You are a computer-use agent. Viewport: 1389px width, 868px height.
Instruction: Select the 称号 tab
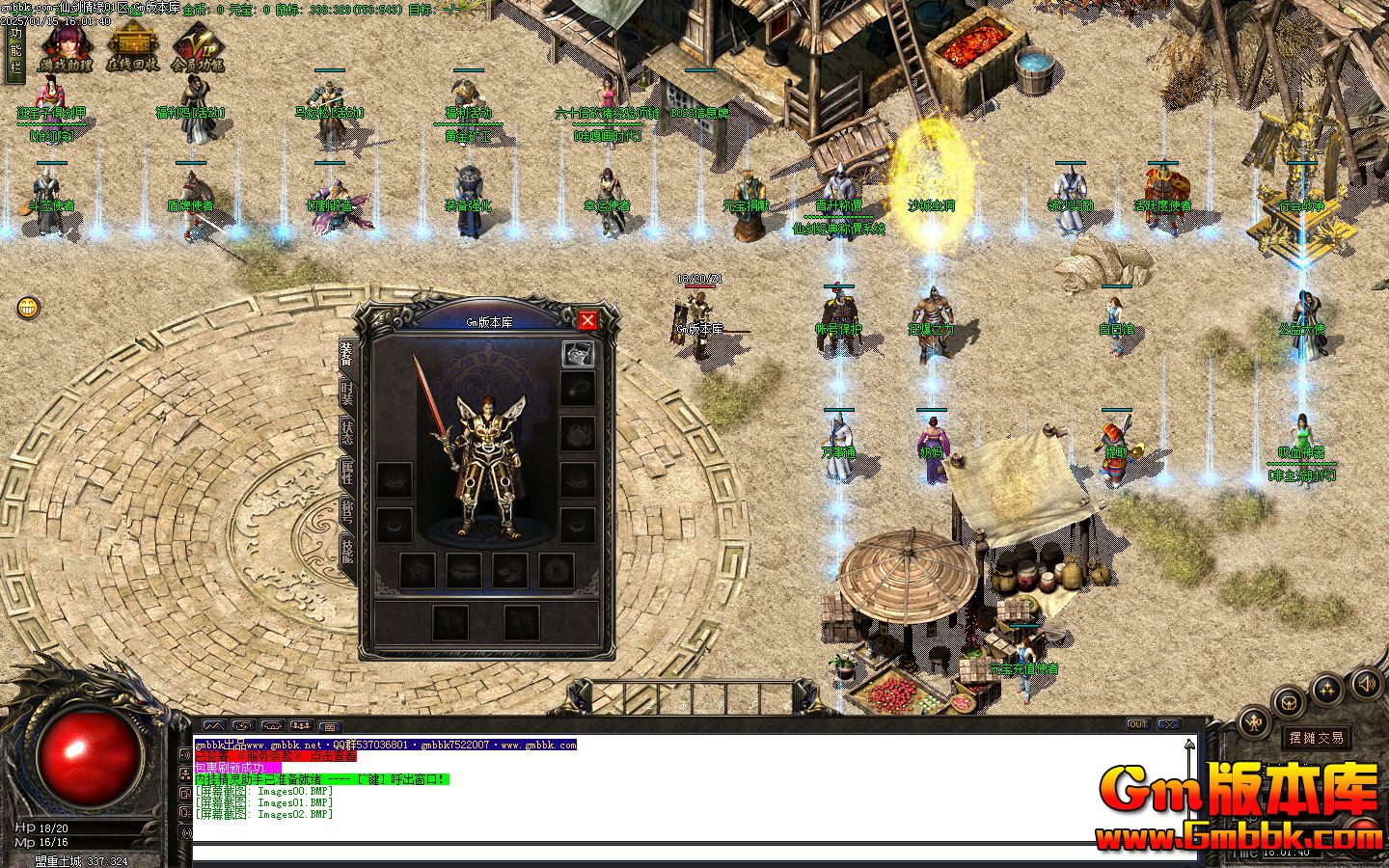point(346,511)
